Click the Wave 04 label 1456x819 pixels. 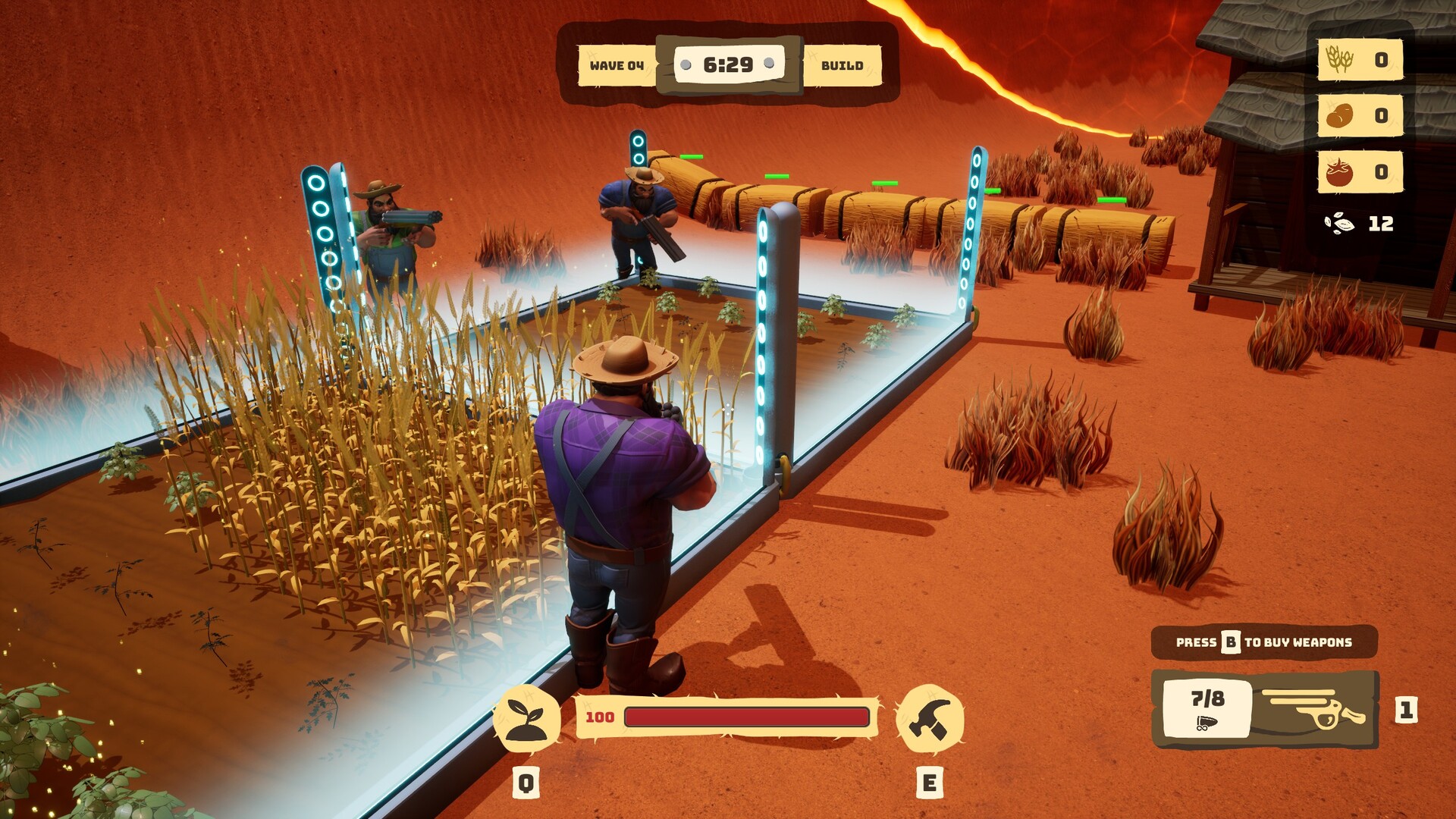(617, 66)
